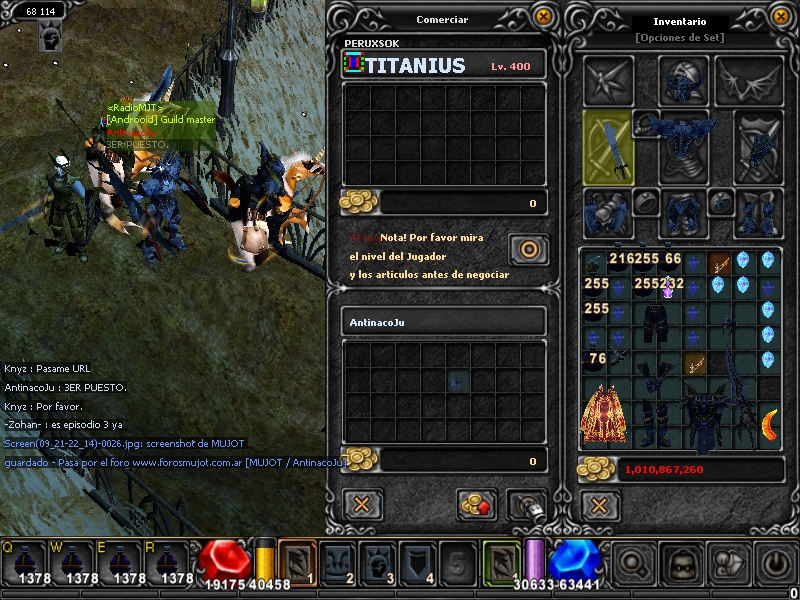The width and height of the screenshot is (800, 600).
Task: Select the equipped helmet slot
Action: pos(684,81)
